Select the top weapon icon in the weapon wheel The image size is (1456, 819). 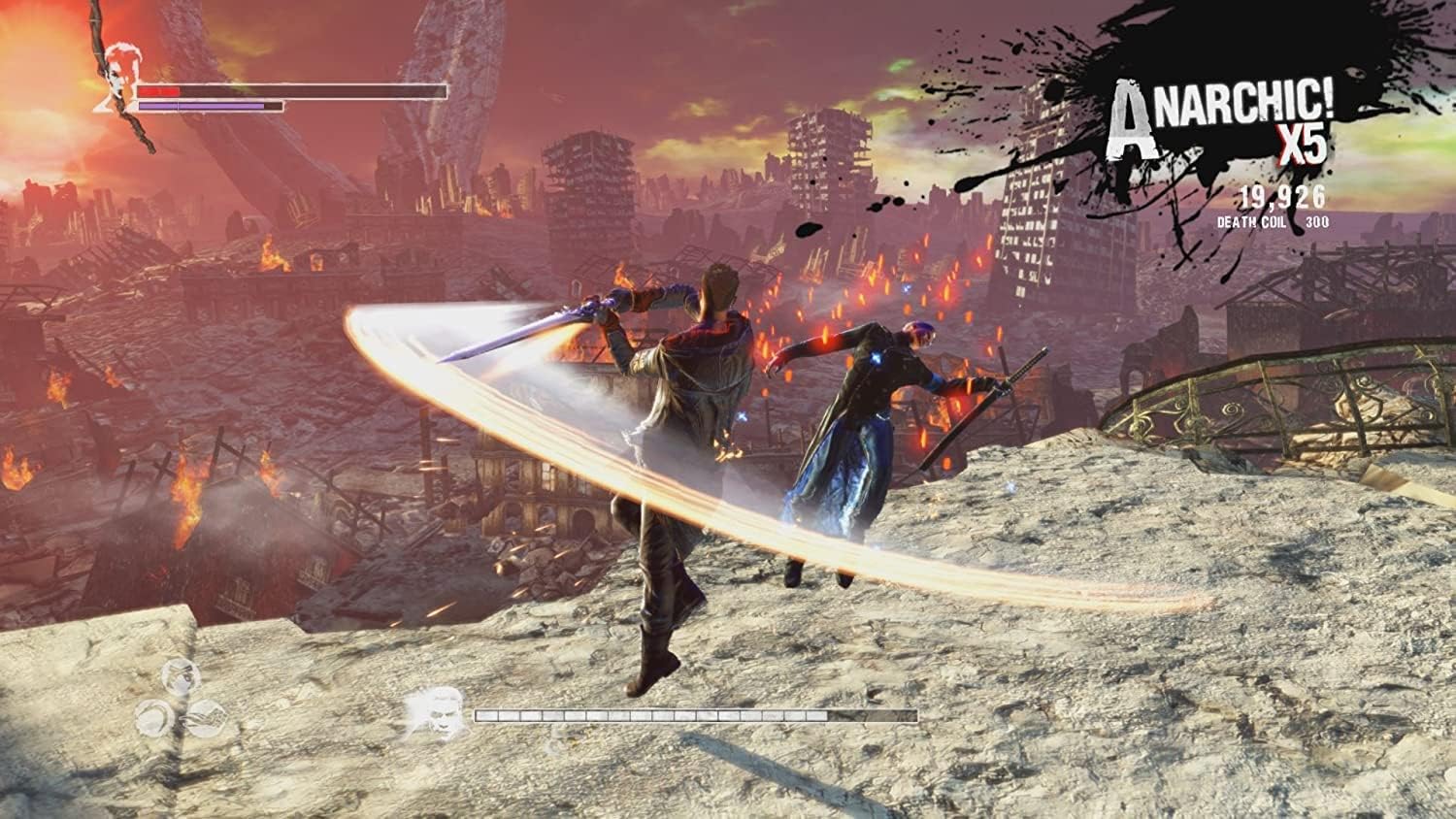pos(181,676)
